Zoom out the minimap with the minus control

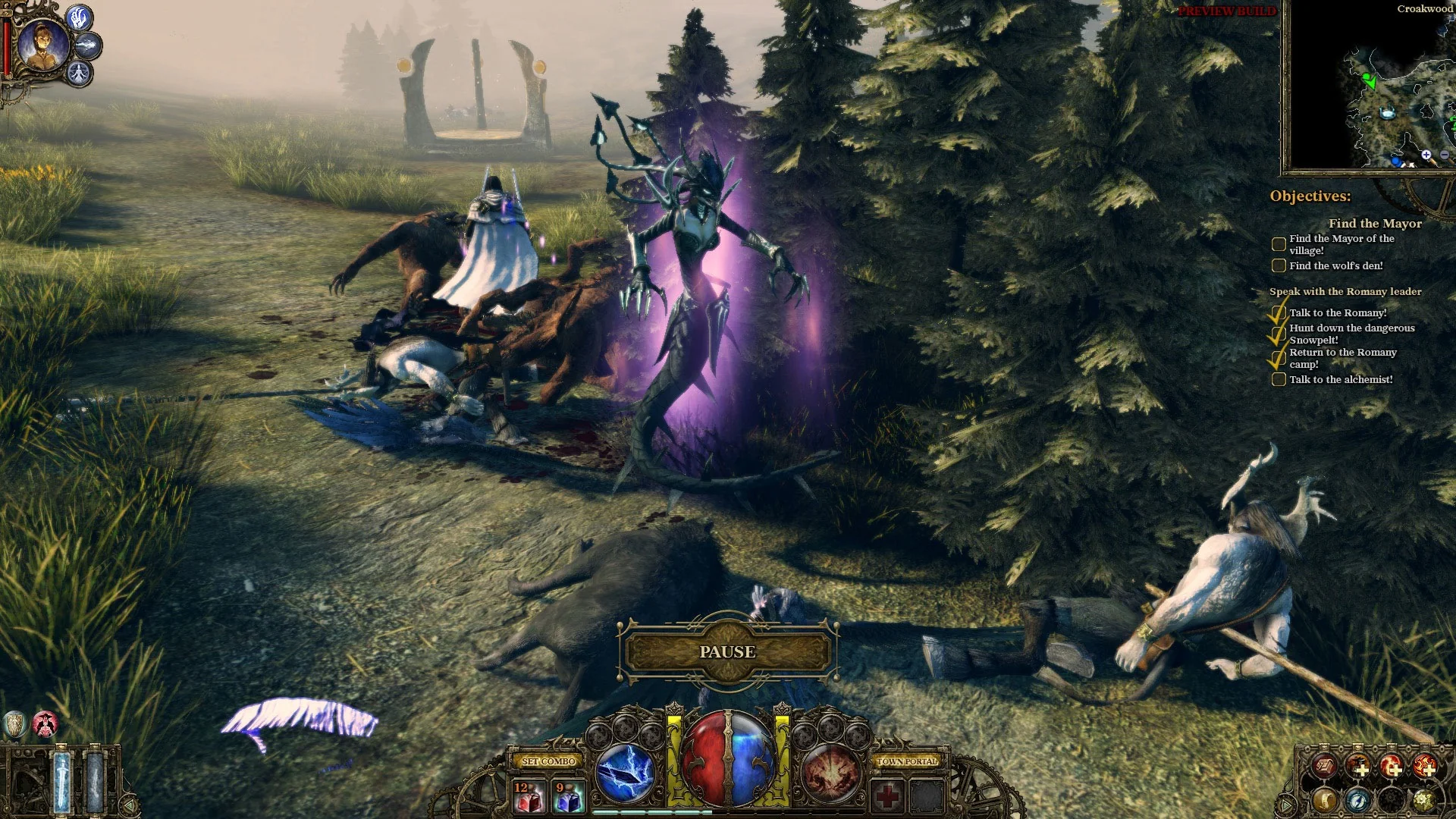1445,155
